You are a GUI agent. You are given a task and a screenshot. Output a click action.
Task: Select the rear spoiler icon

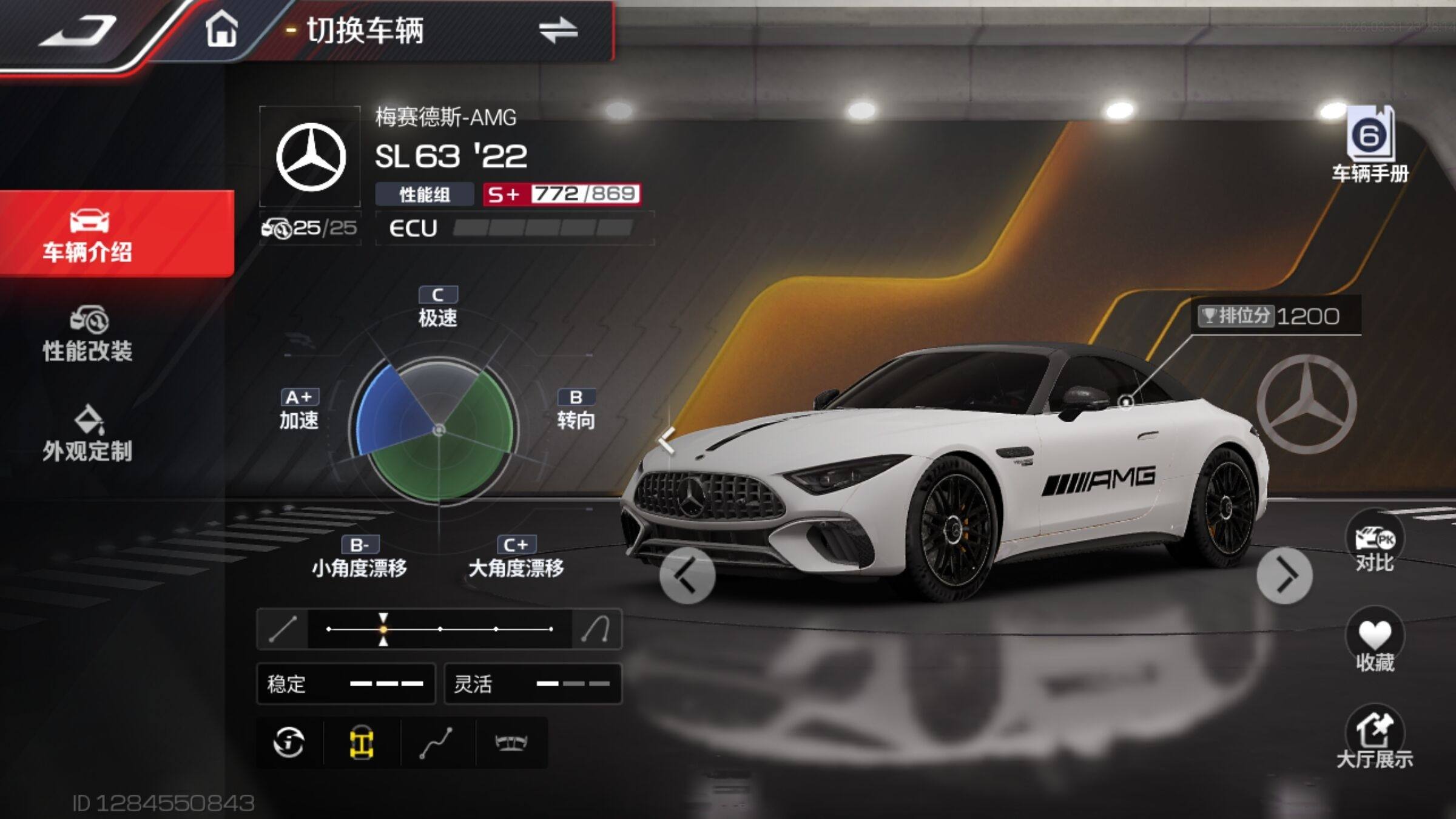511,742
